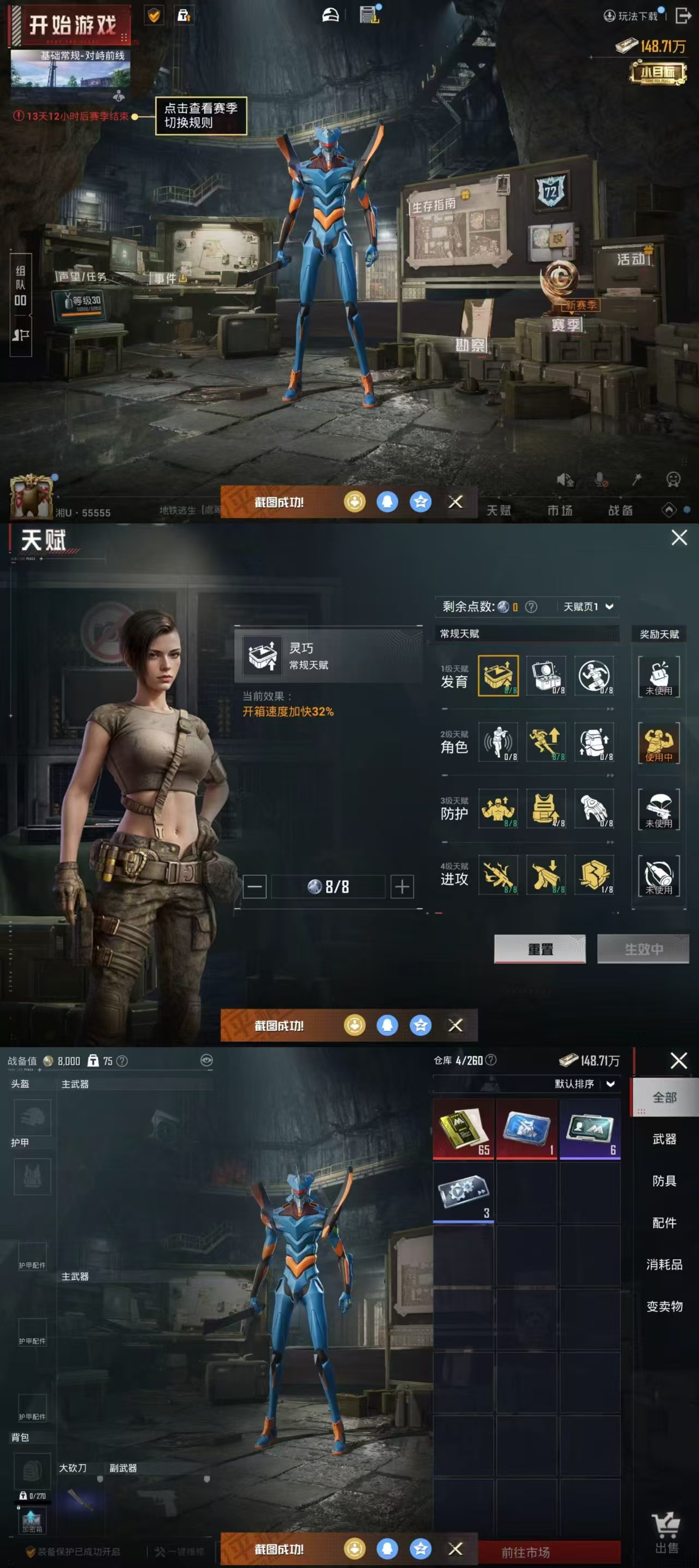The width and height of the screenshot is (699, 1568).
Task: Switch to the 战备 loadout tab
Action: 620,510
